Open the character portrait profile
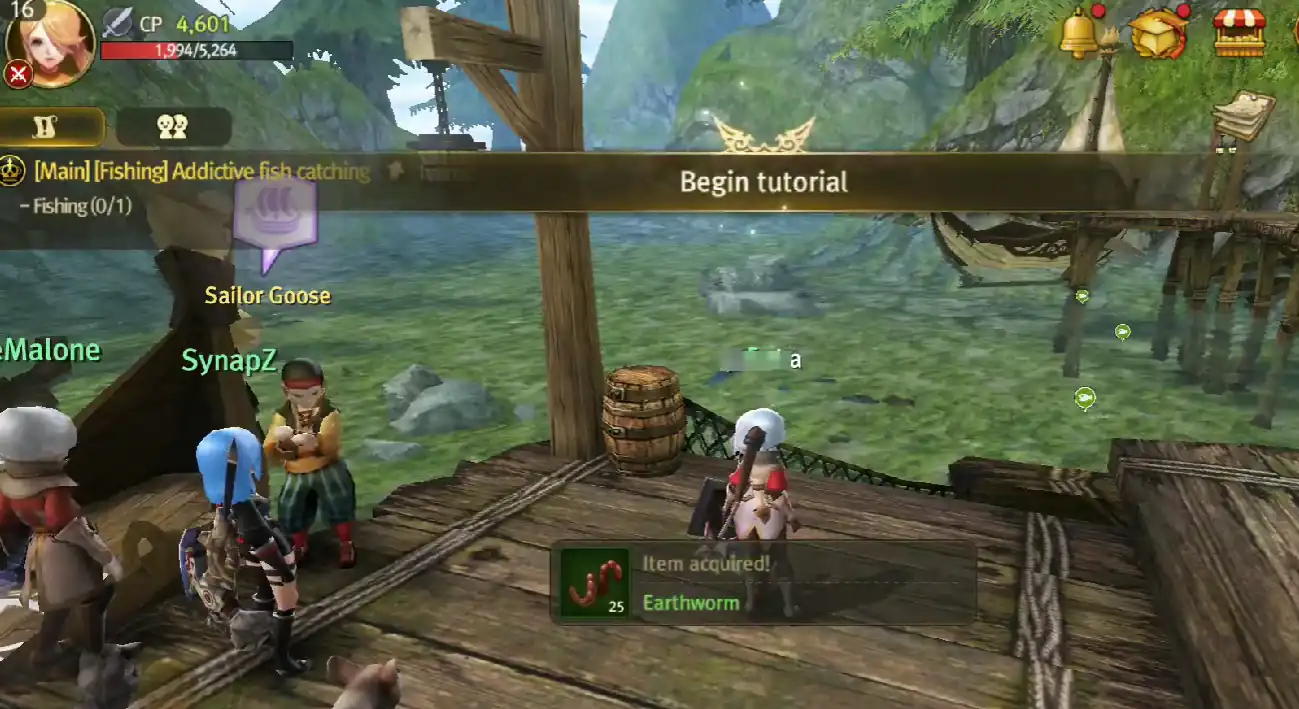 click(52, 40)
